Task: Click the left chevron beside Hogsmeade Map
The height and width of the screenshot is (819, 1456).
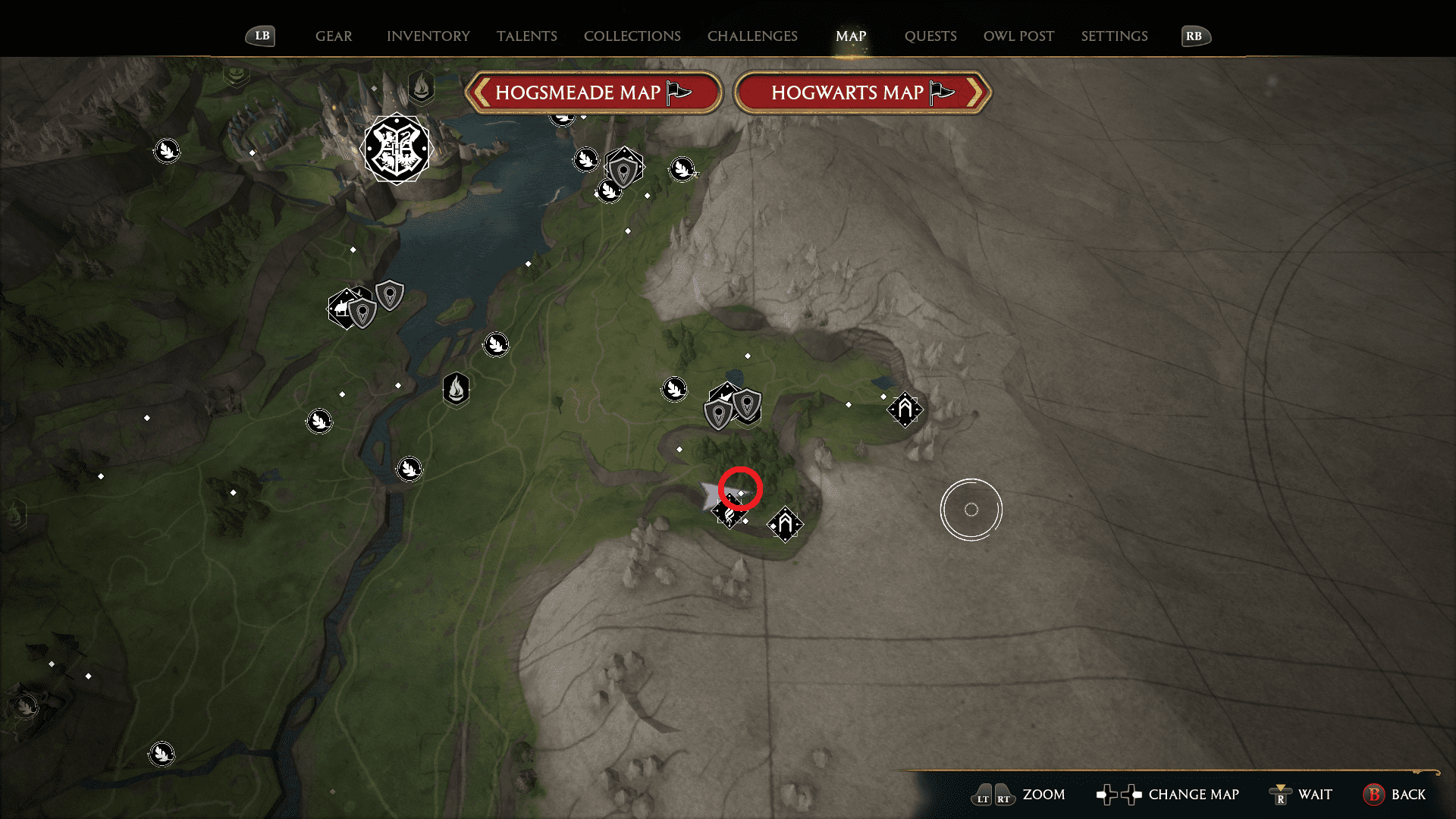Action: point(481,92)
